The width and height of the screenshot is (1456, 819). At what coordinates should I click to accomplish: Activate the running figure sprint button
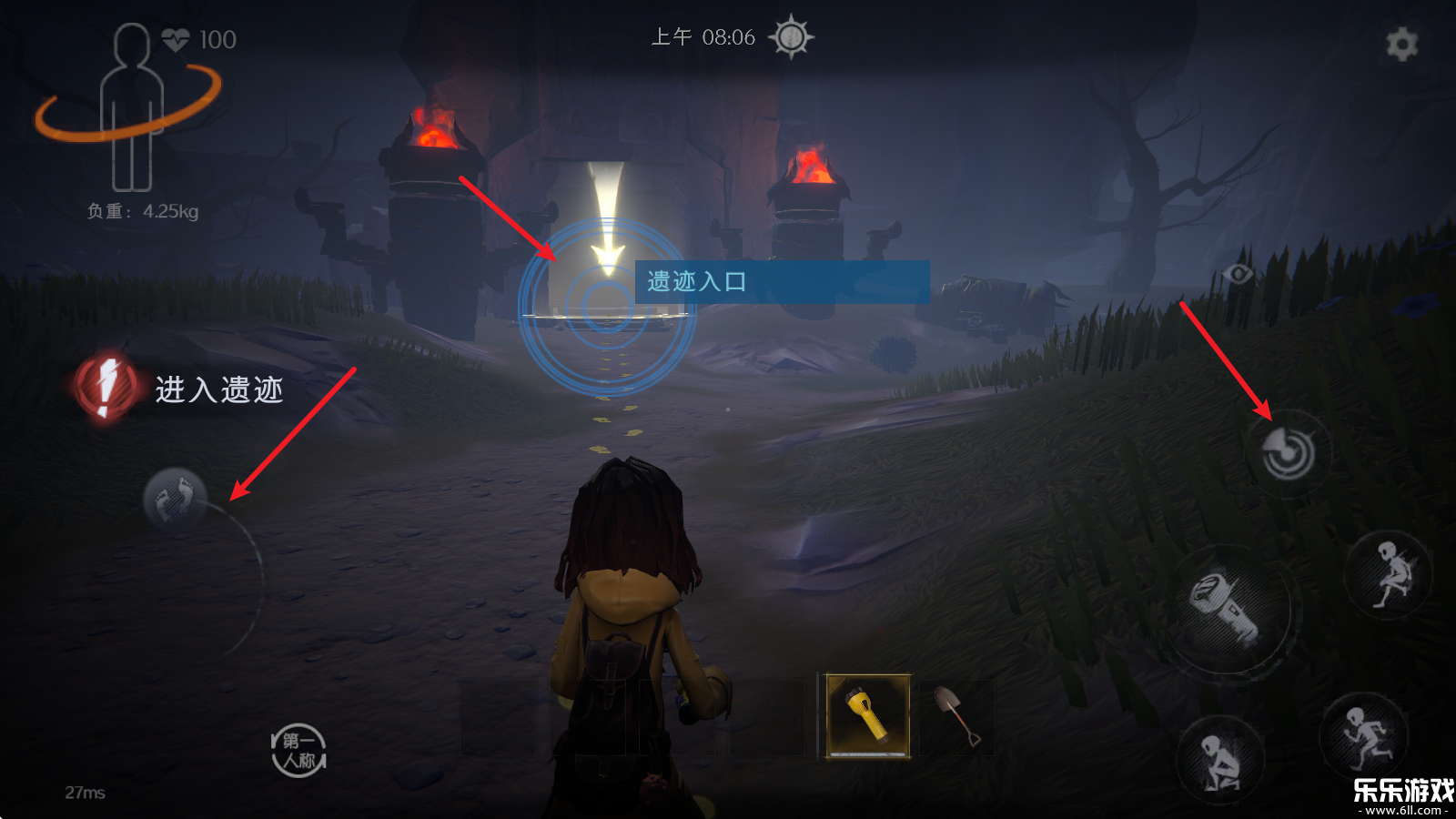[1365, 735]
